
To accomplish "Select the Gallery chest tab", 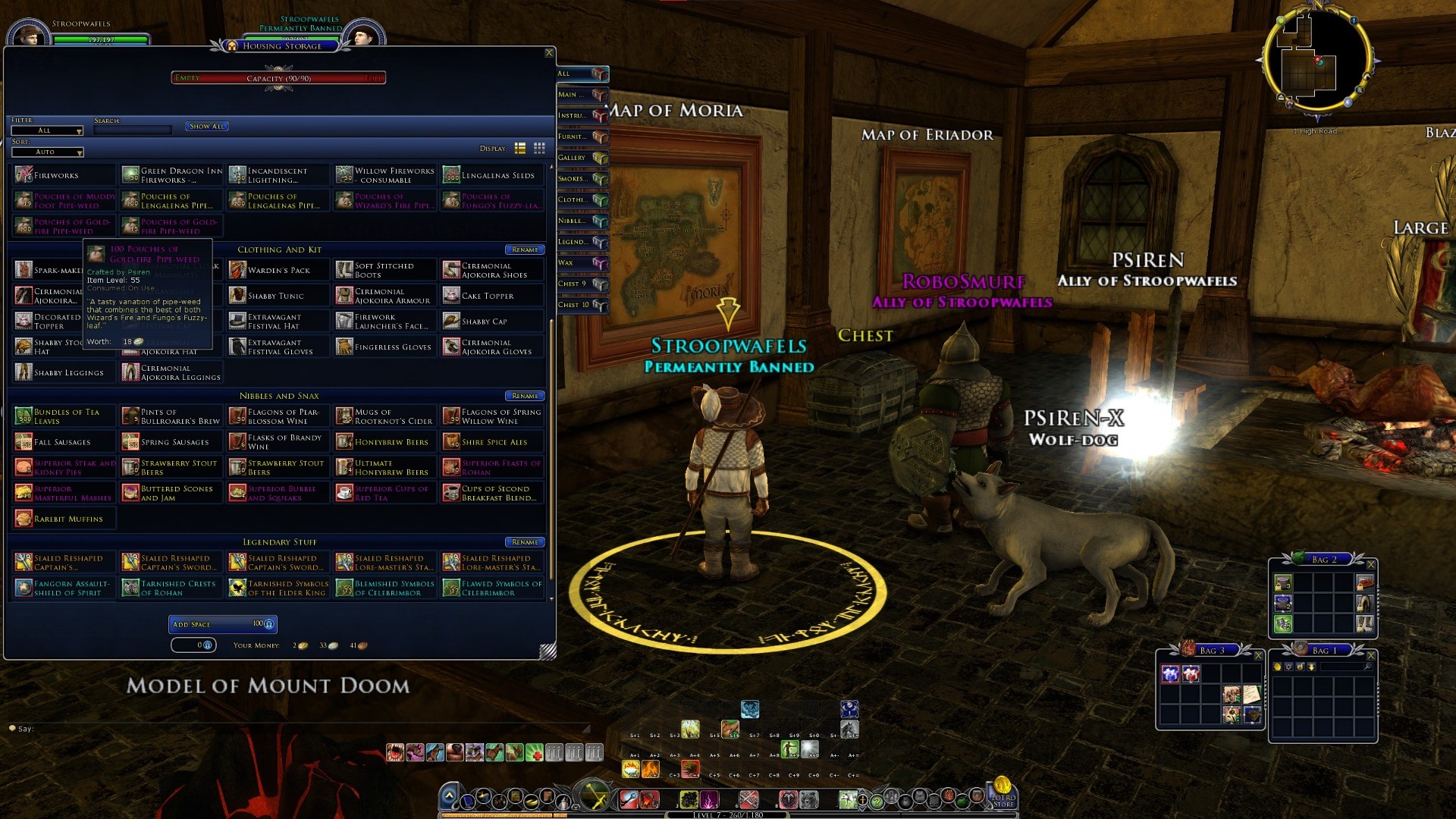I will coord(582,158).
